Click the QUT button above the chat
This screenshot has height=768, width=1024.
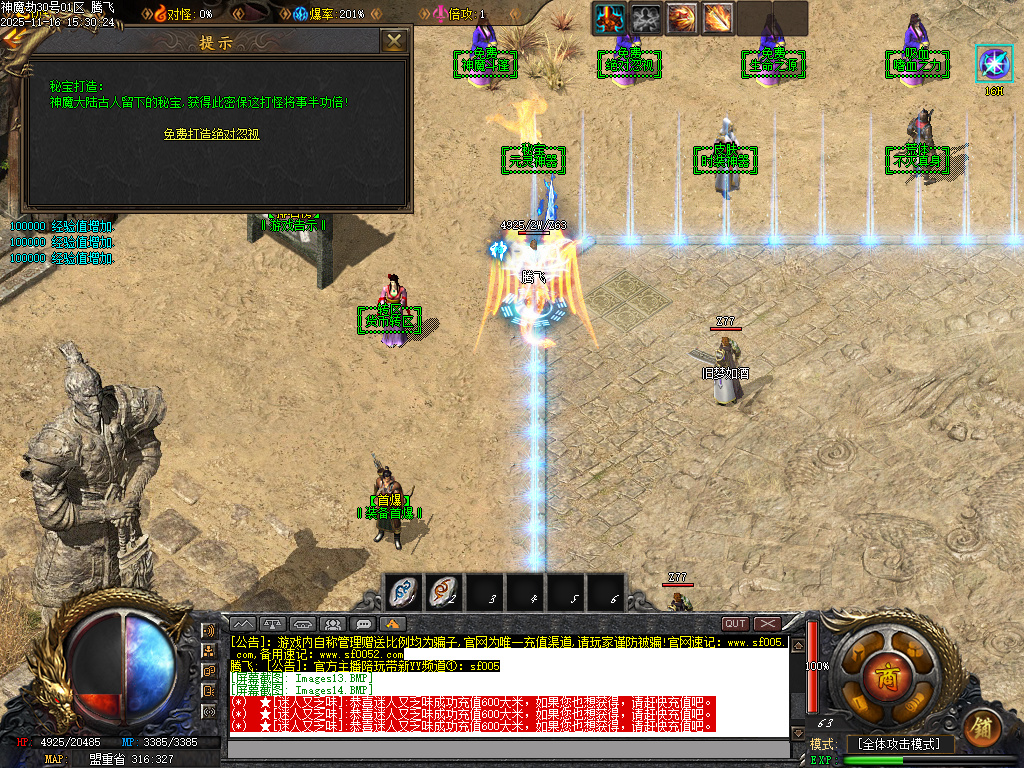coord(735,624)
